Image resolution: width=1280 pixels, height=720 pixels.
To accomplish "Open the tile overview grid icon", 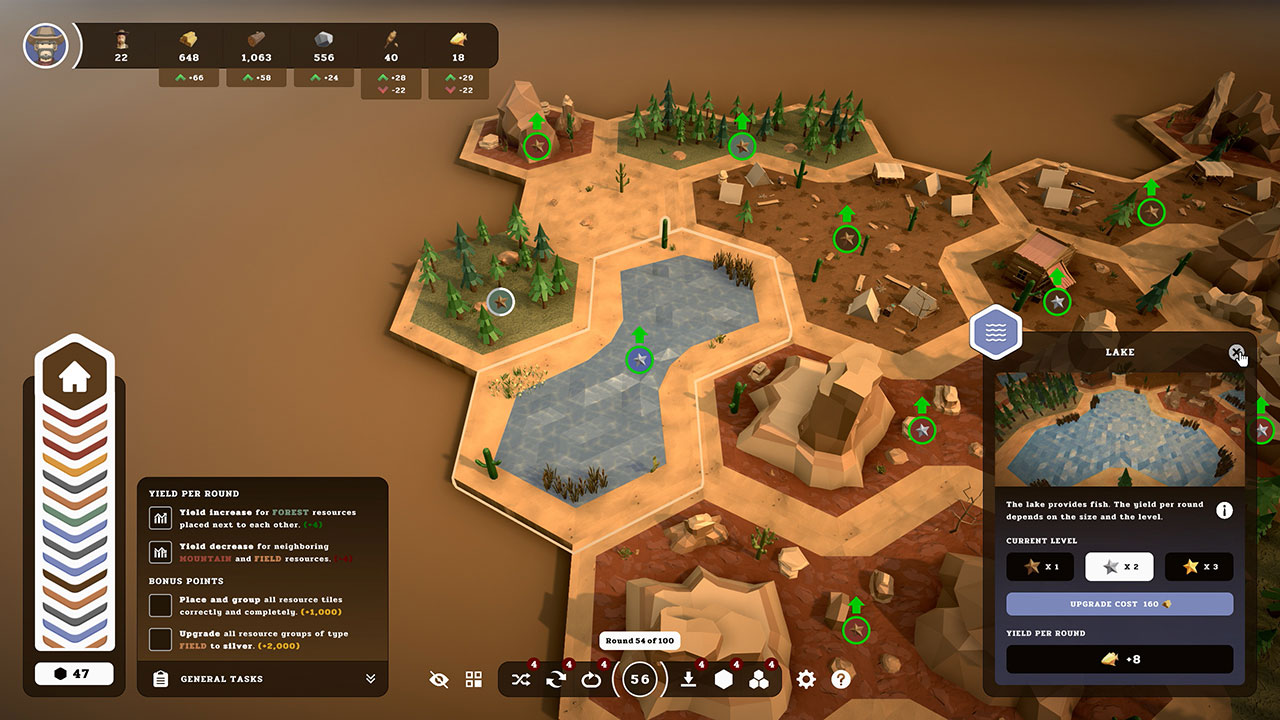I will tap(474, 679).
